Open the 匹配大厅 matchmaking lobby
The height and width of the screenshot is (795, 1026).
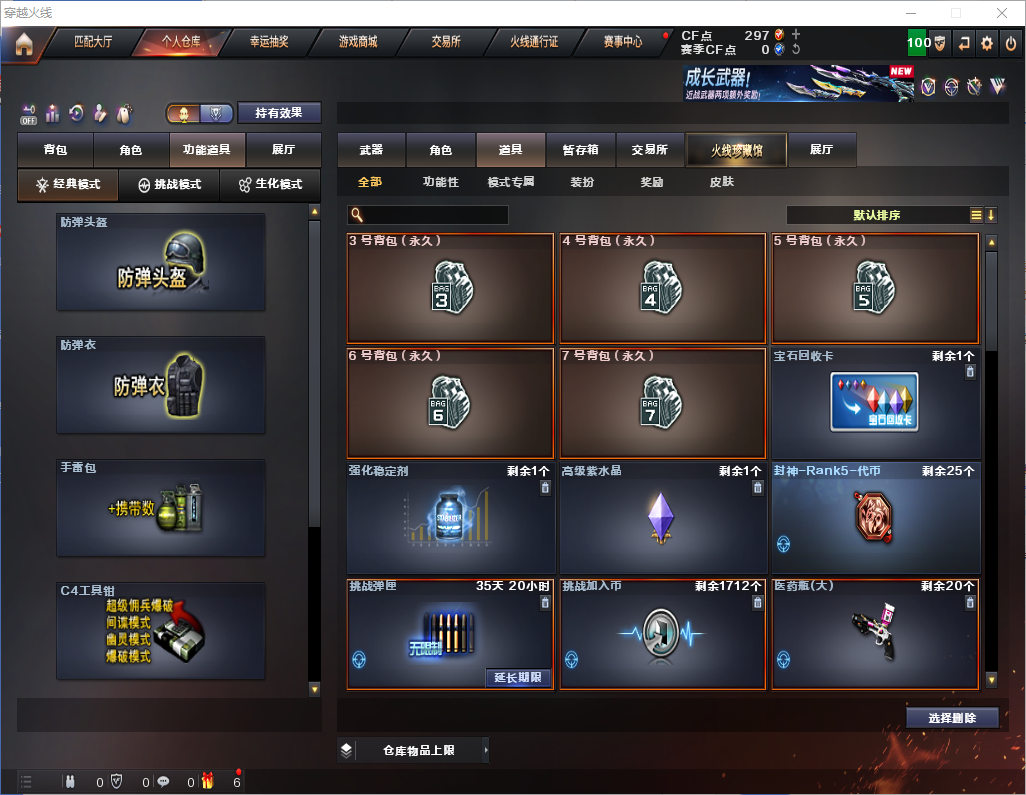pyautogui.click(x=95, y=43)
